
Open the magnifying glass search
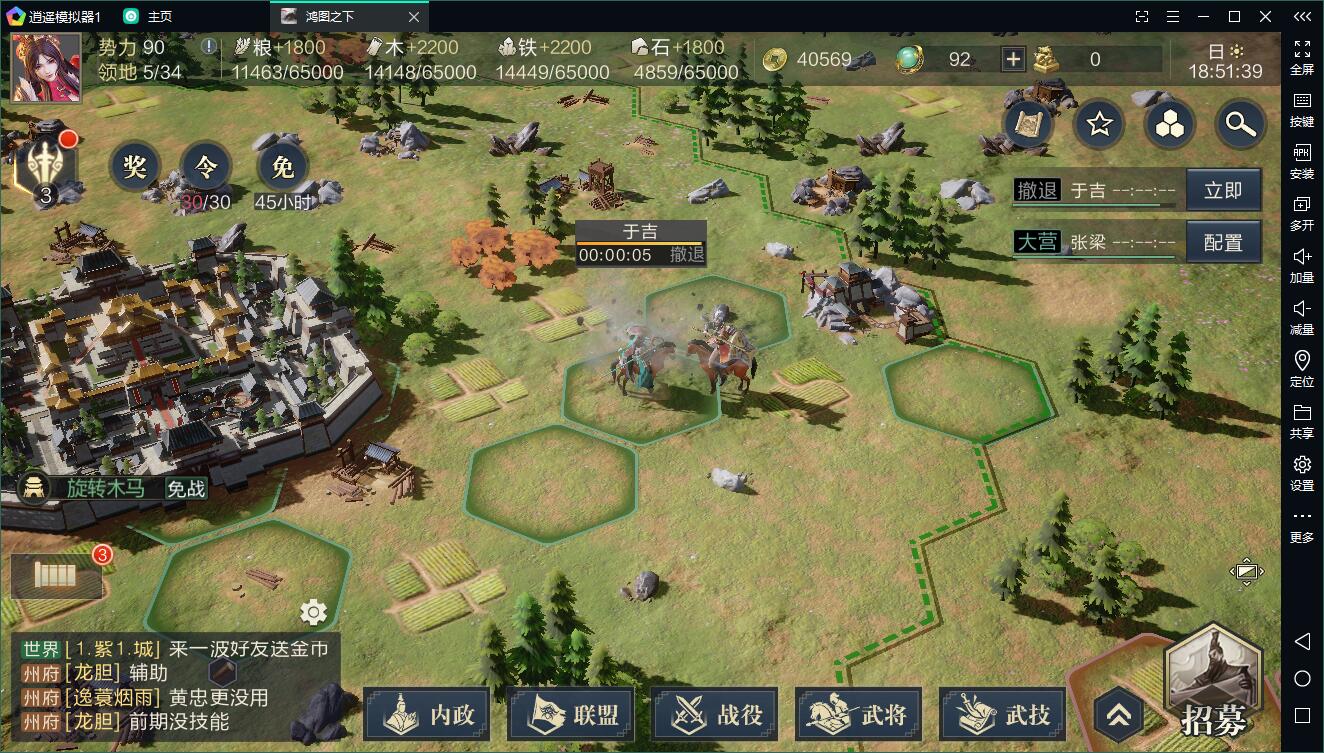click(x=1240, y=124)
